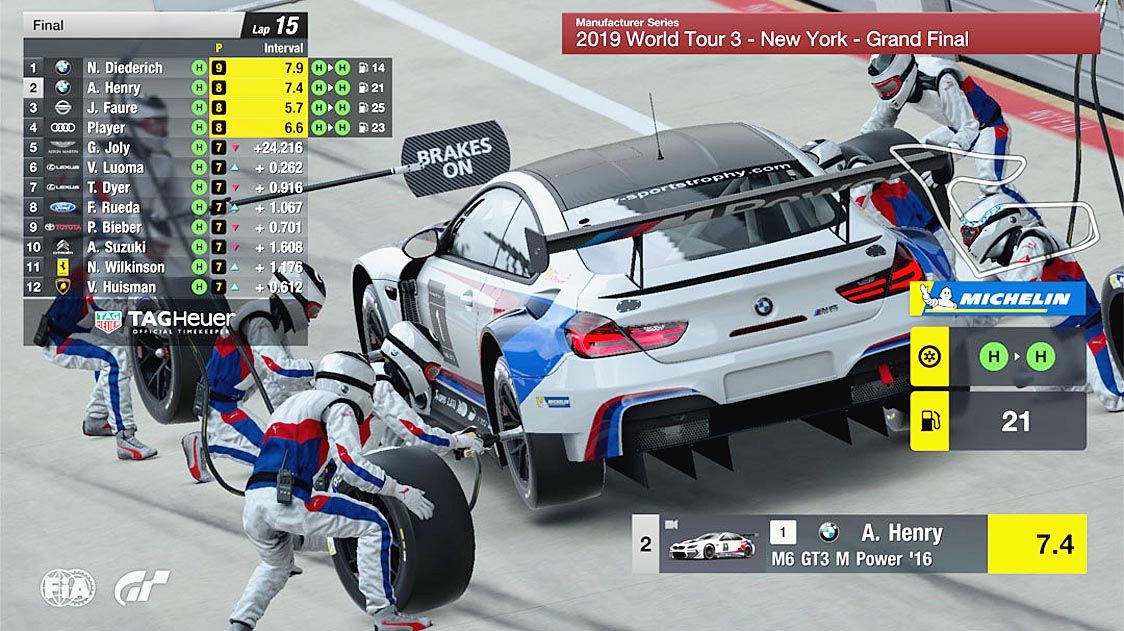This screenshot has height=631, width=1124.
Task: Select P. Bieber's standings entry
Action: 114,228
